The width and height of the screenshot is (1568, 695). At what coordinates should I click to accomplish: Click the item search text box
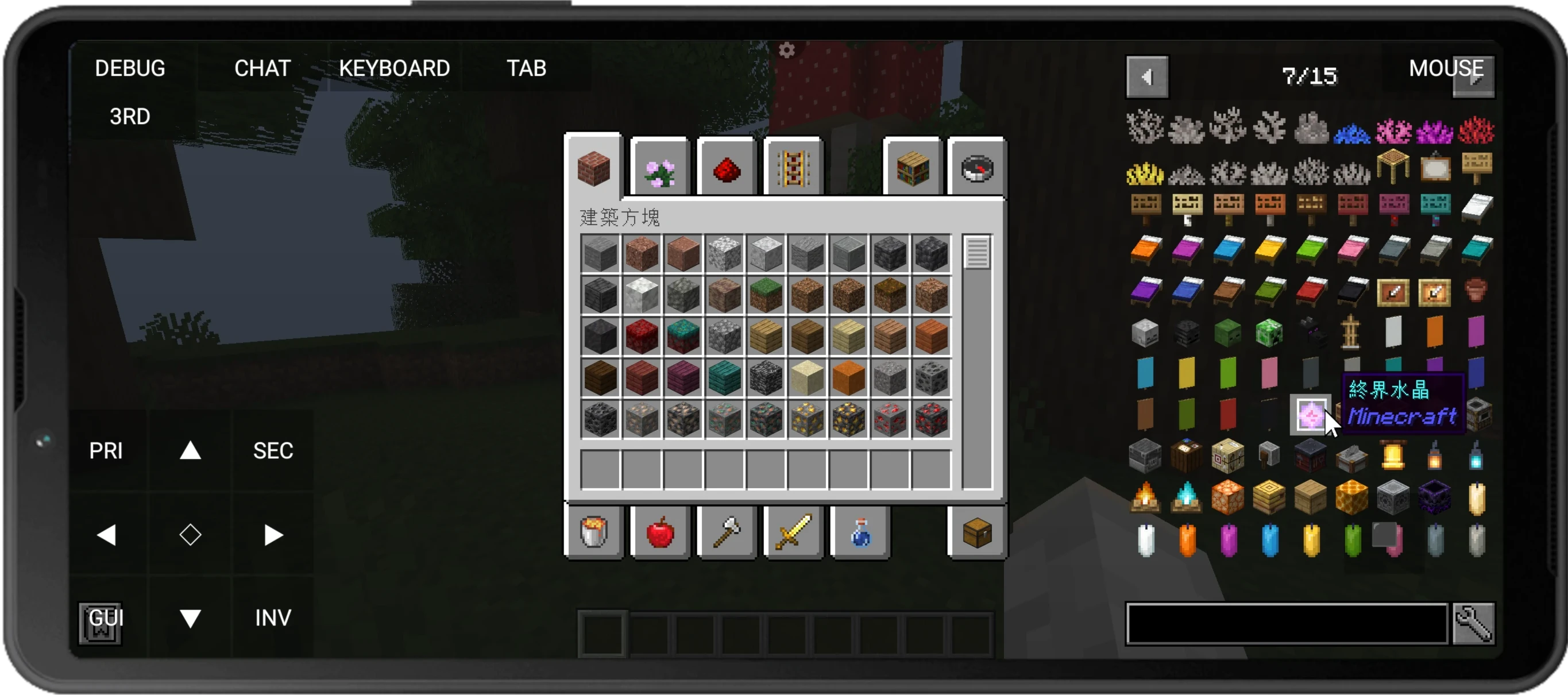pos(1286,623)
